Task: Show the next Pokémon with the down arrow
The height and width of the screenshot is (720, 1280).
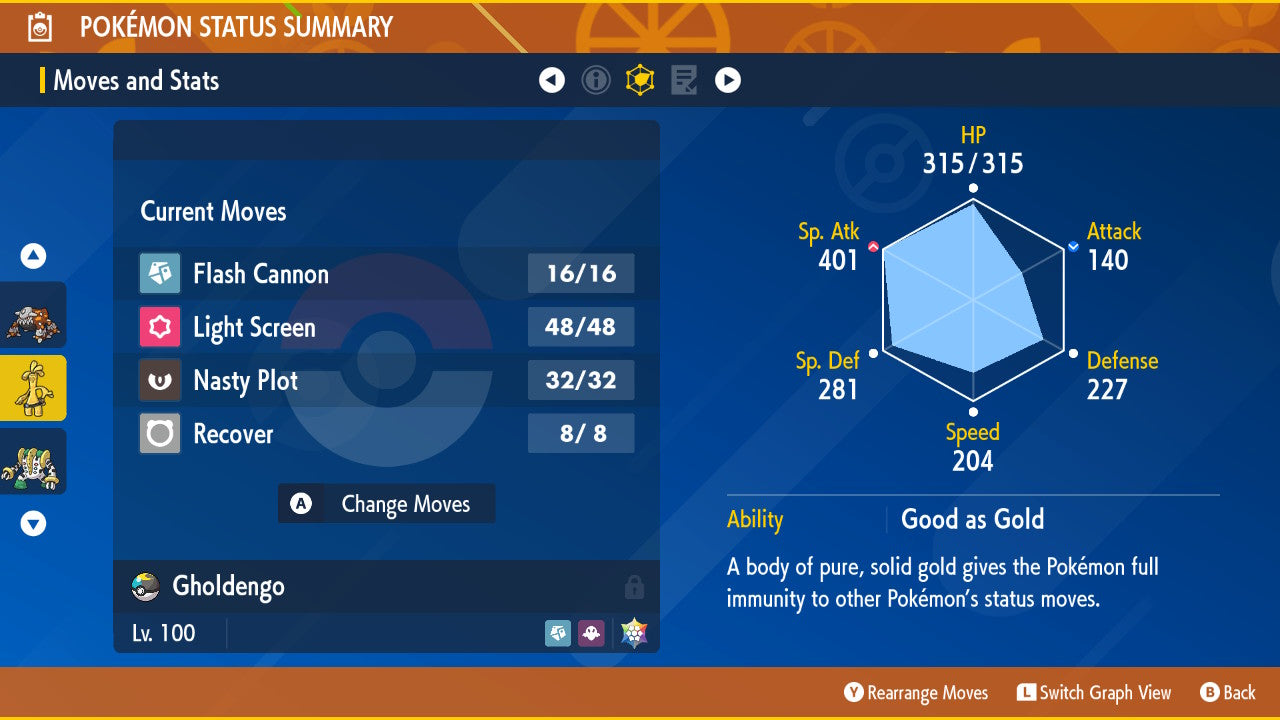Action: point(33,523)
